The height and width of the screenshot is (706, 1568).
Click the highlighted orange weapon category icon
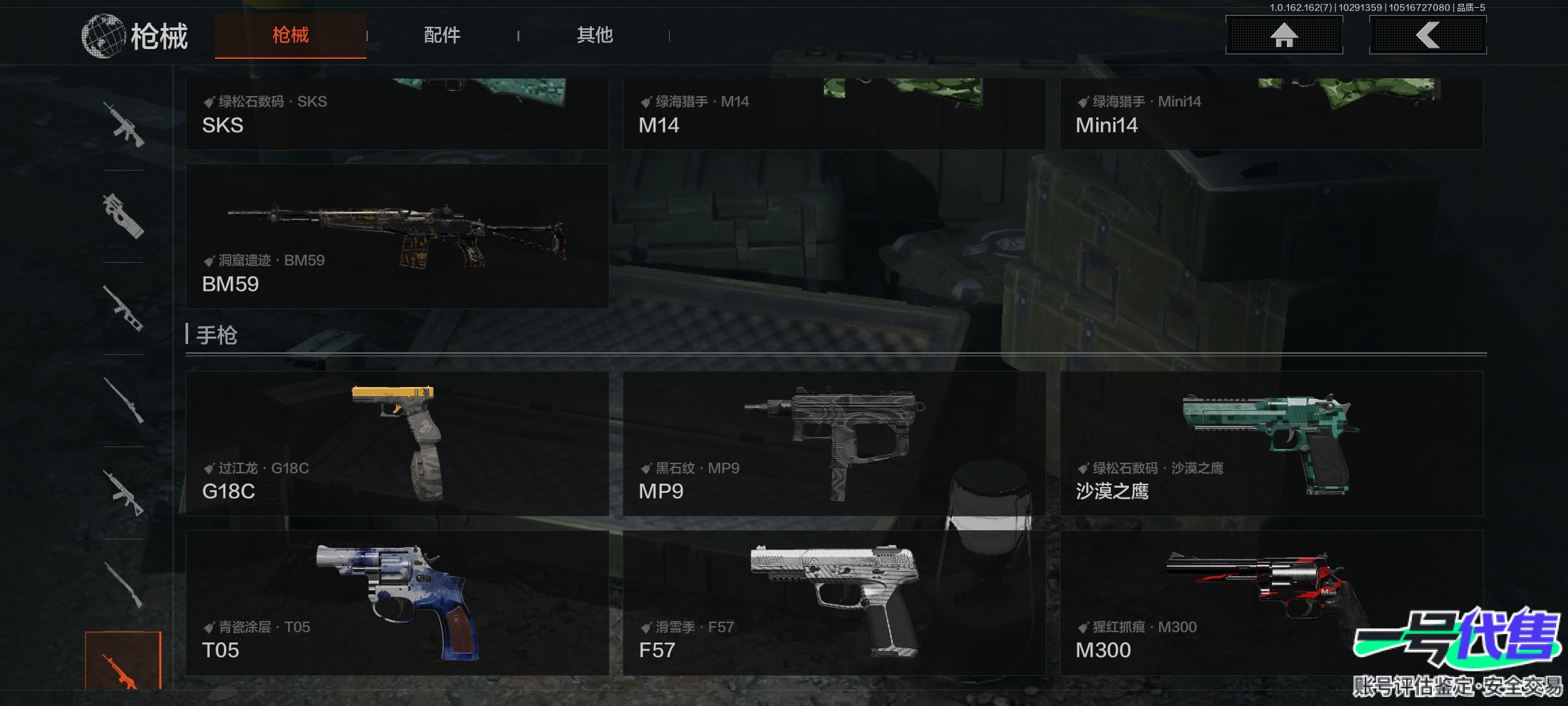(x=123, y=662)
